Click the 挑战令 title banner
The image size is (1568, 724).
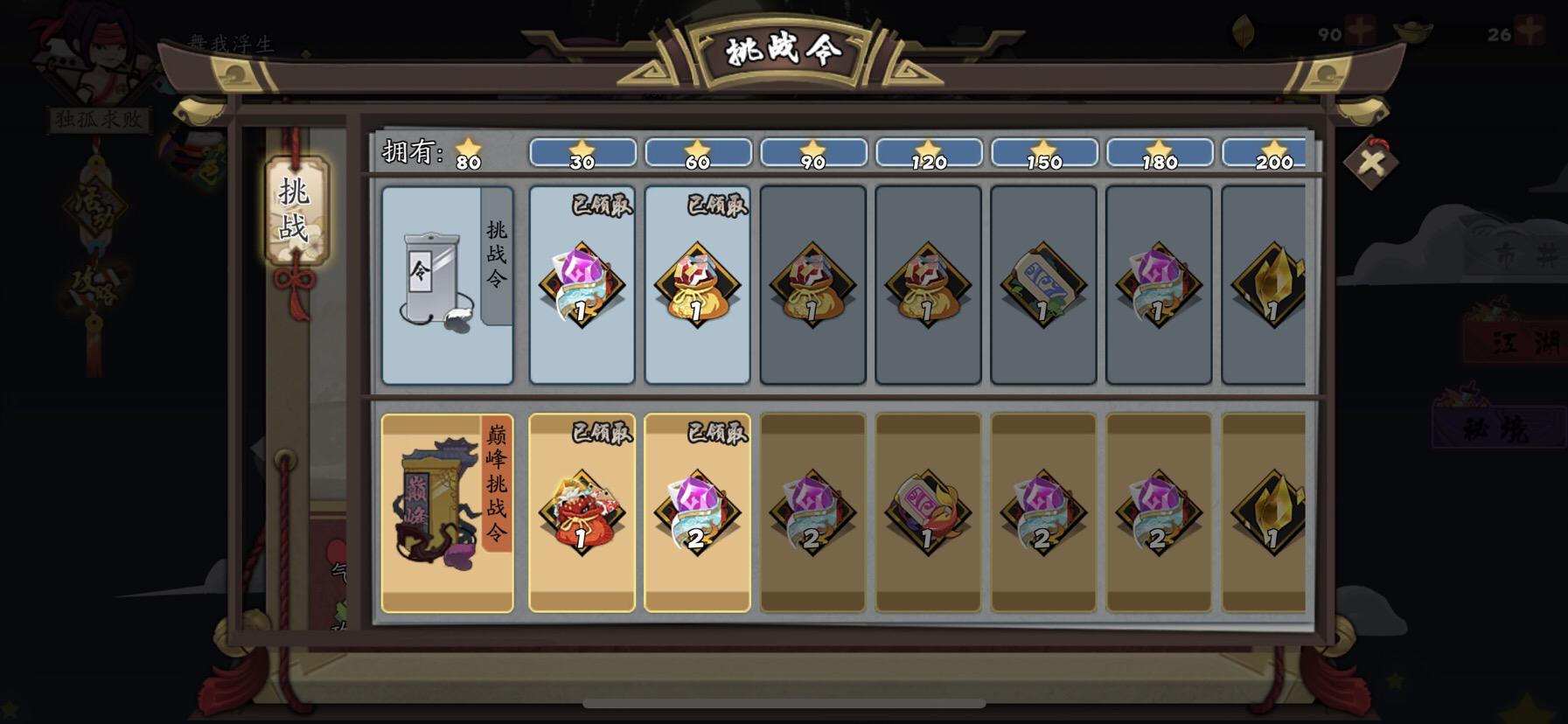click(784, 50)
